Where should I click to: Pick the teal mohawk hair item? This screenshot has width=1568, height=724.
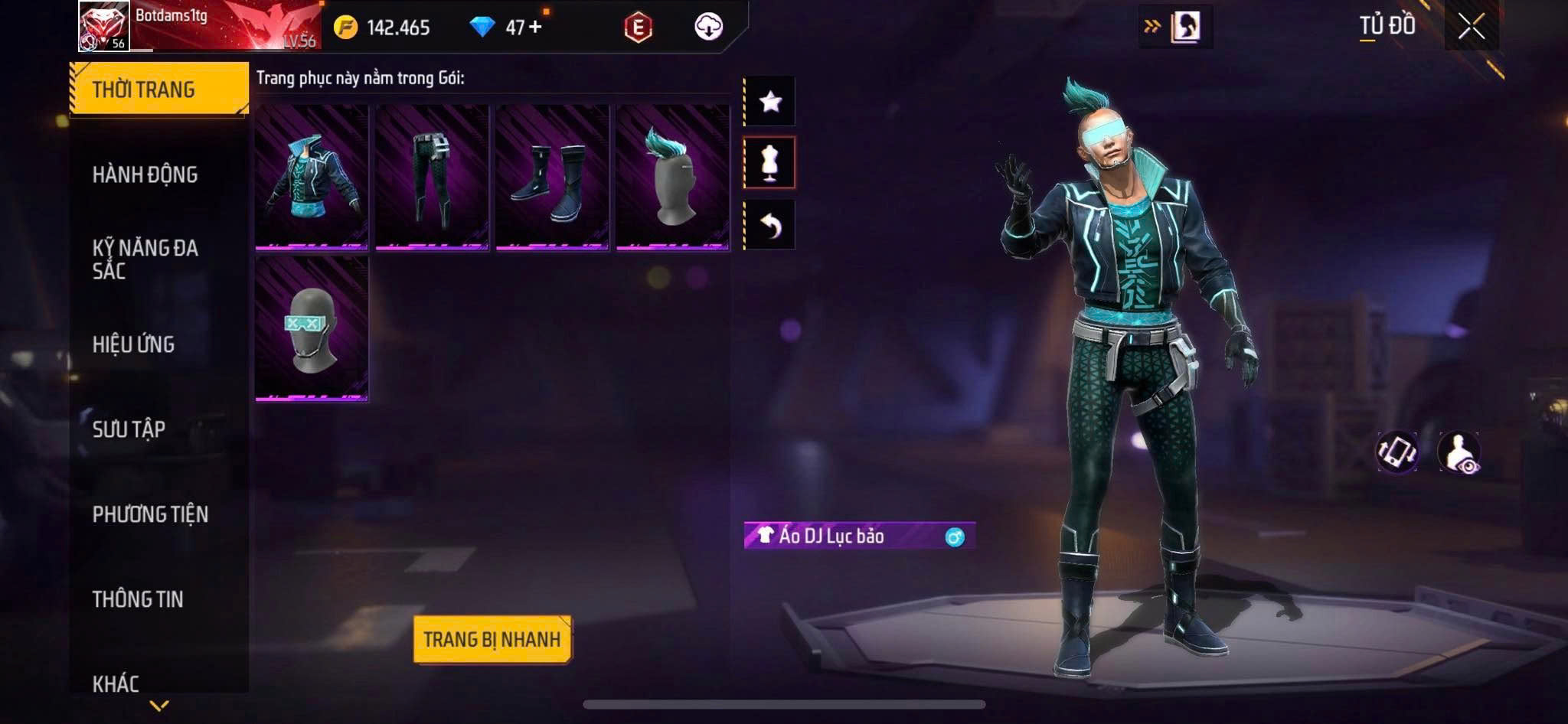(x=672, y=178)
